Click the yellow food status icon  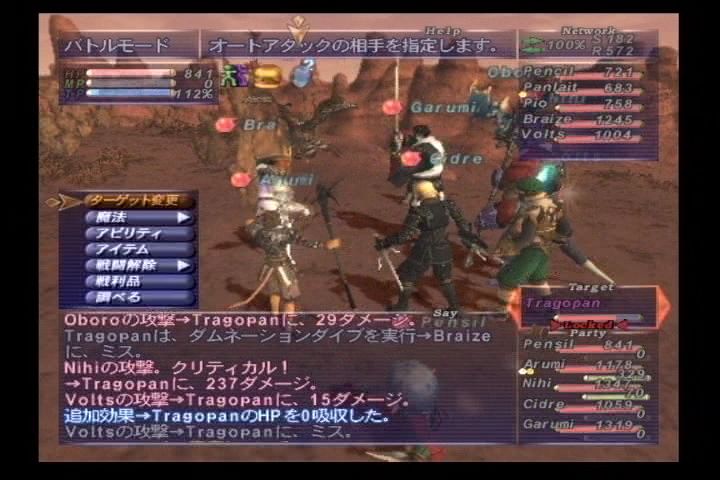click(x=267, y=75)
